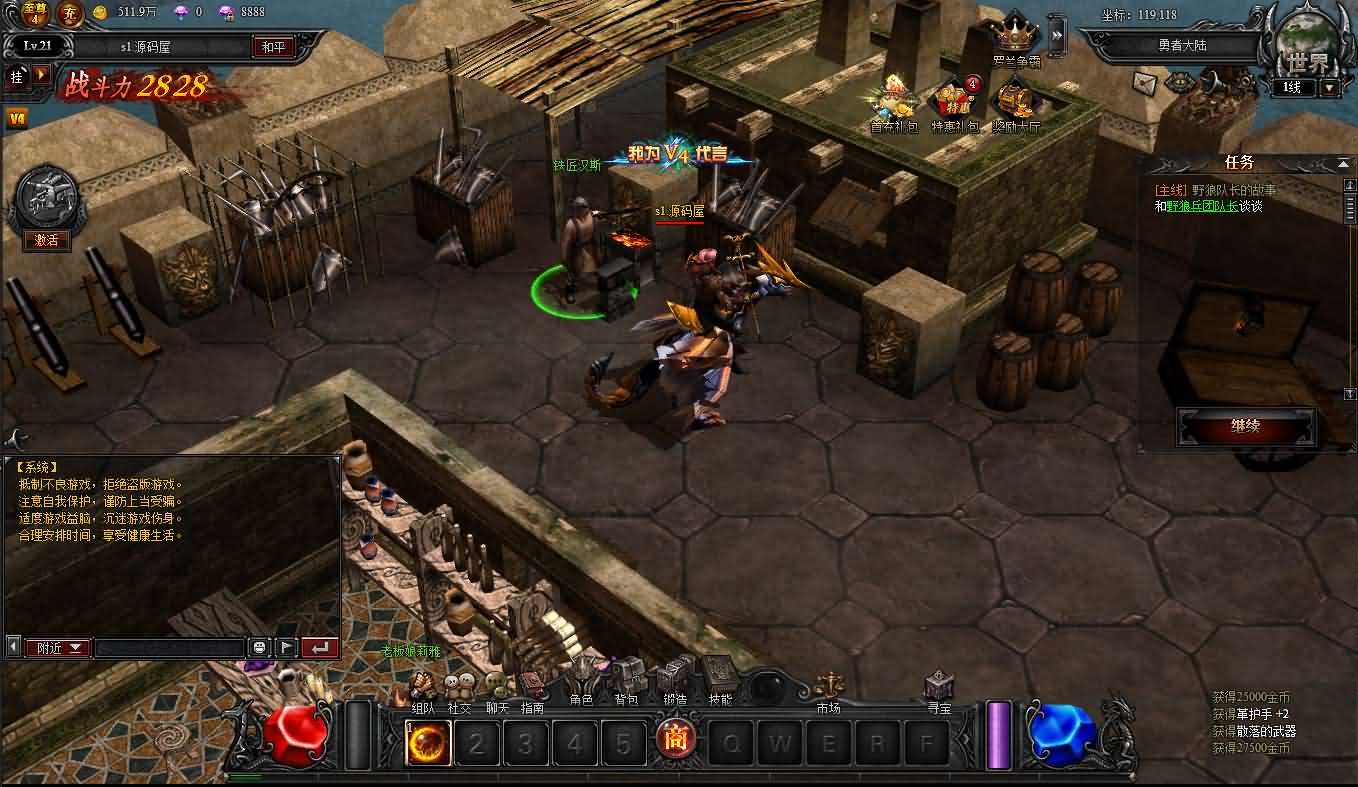Open the 锻造 forging menu
1358x787 pixels.
tap(675, 680)
